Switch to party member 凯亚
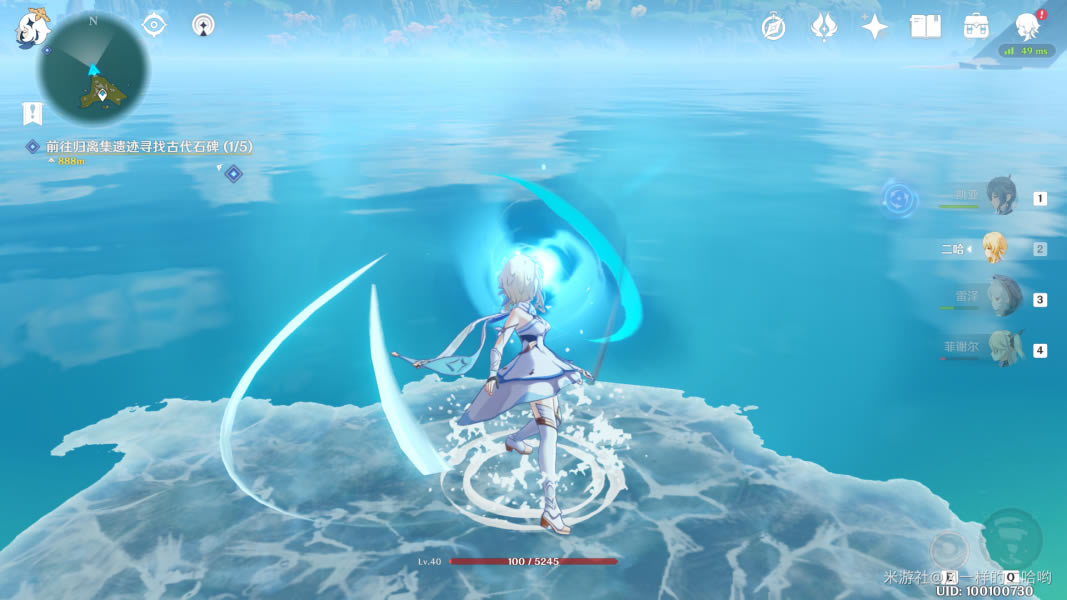Viewport: 1067px width, 600px height. 1001,197
